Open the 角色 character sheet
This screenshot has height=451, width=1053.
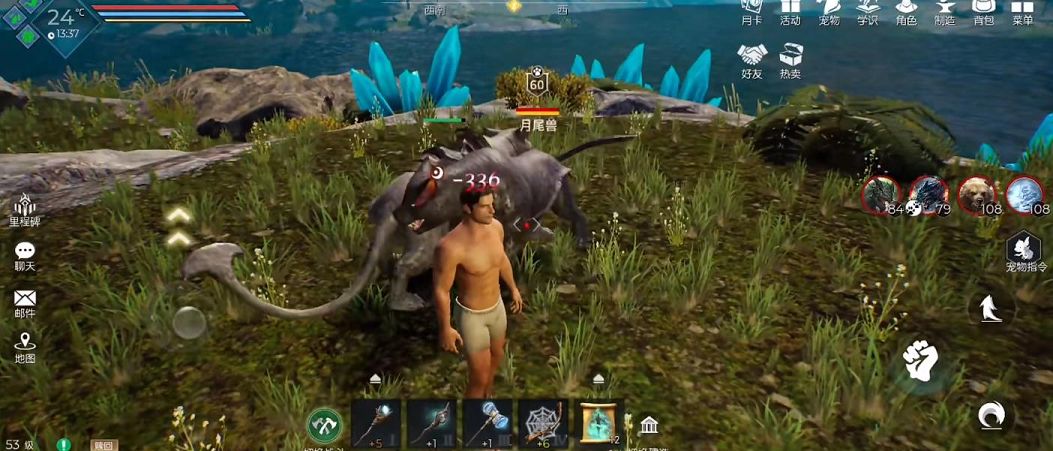coord(906,10)
